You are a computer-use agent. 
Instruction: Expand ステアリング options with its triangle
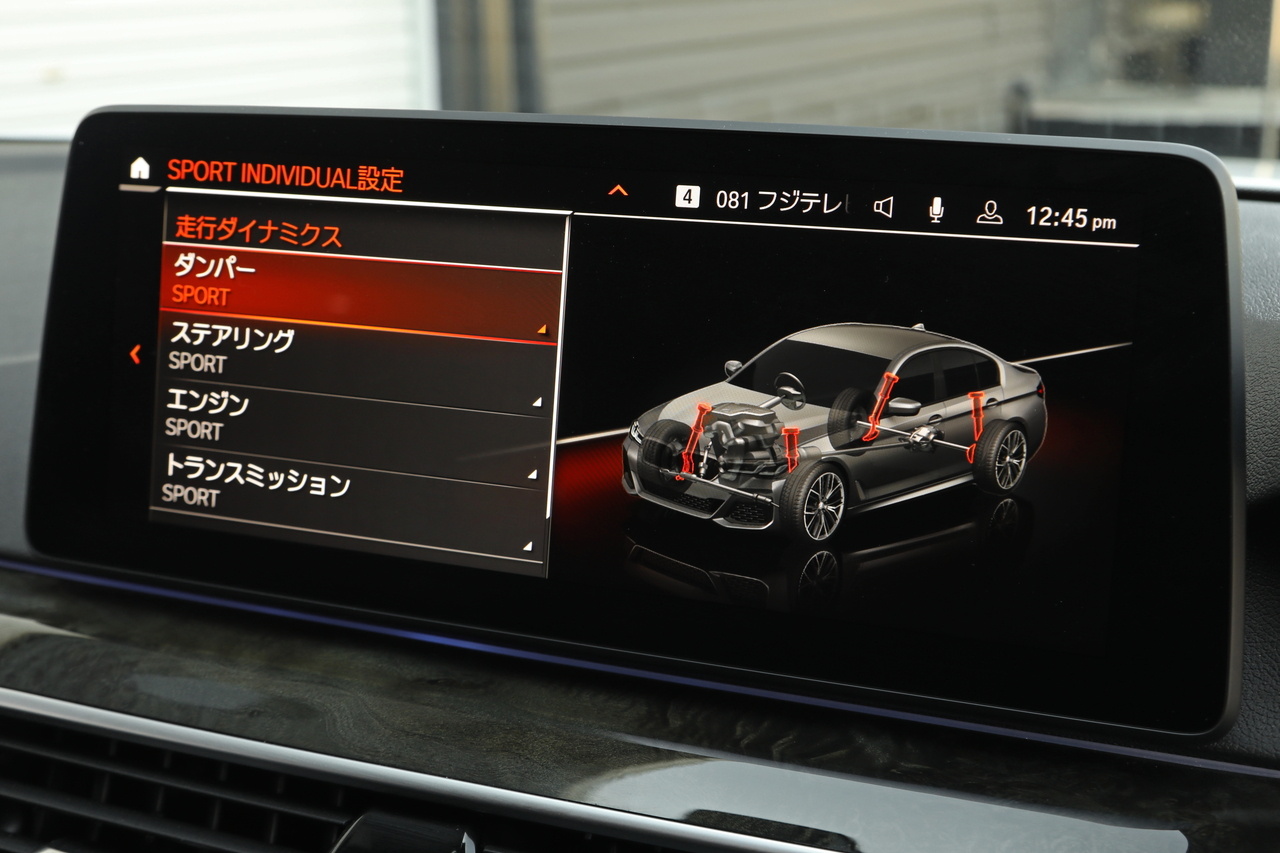coord(540,328)
